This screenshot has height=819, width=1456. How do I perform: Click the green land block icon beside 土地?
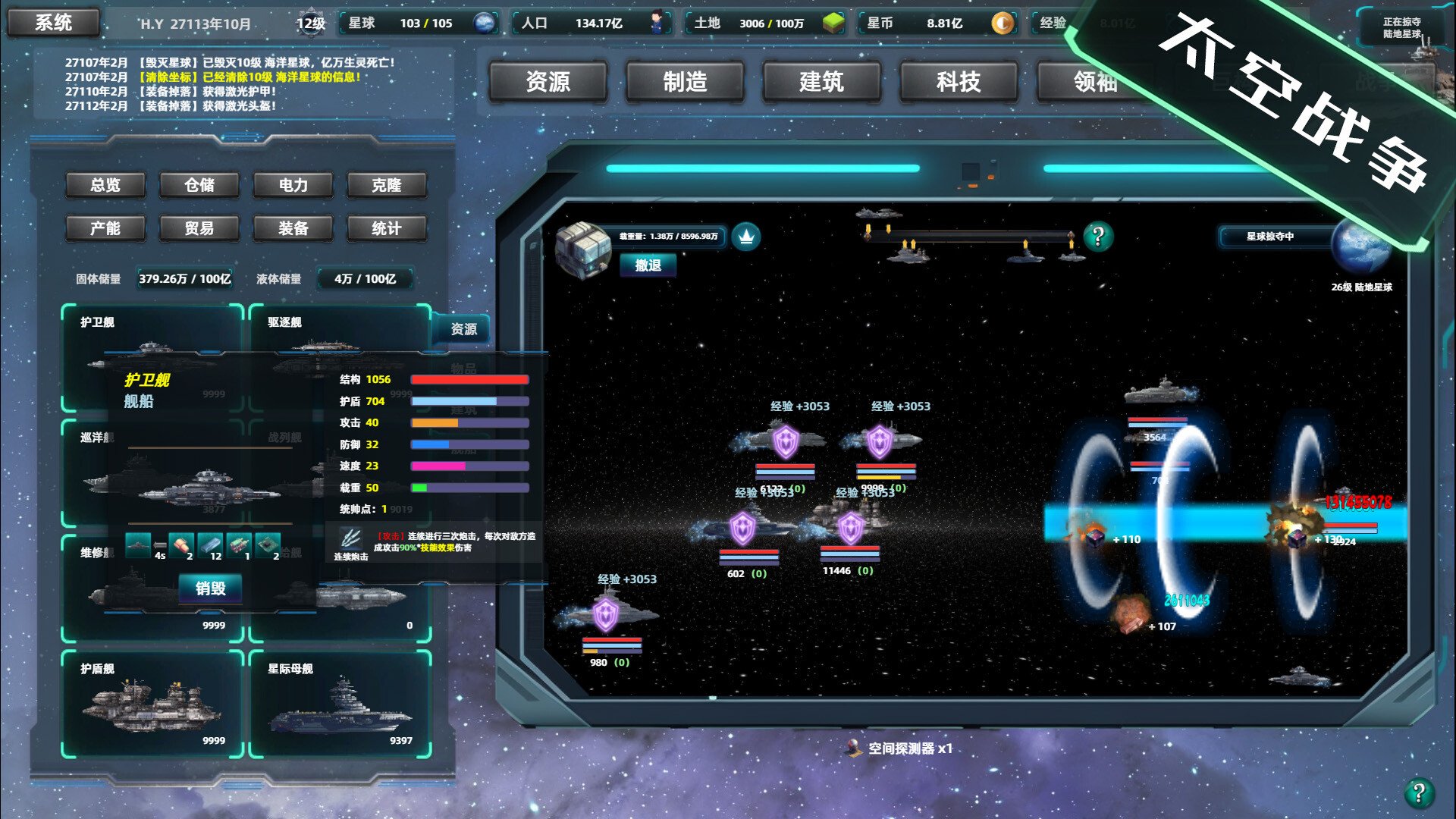click(833, 24)
